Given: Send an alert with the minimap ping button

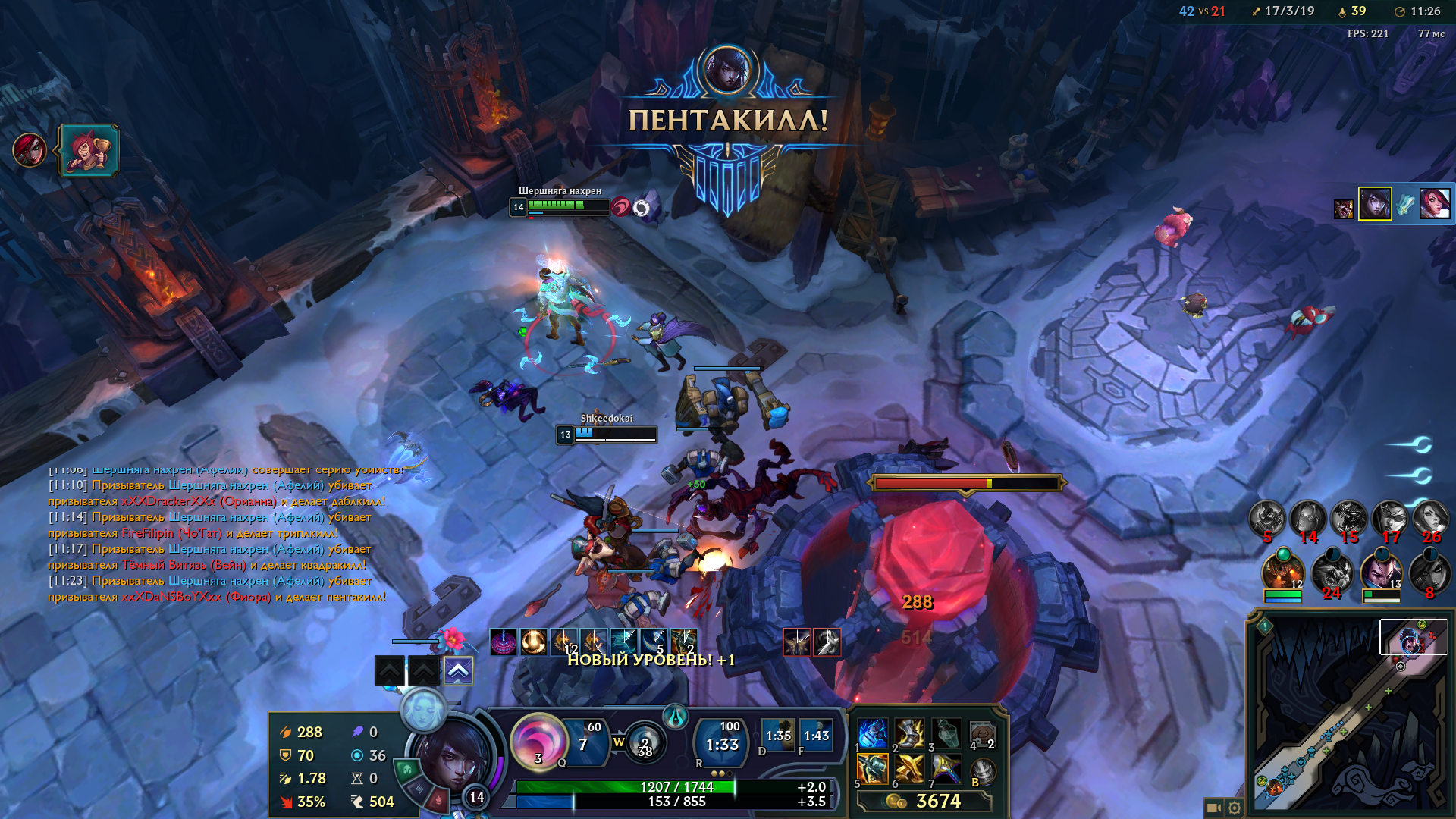Looking at the screenshot, I should point(1264,626).
